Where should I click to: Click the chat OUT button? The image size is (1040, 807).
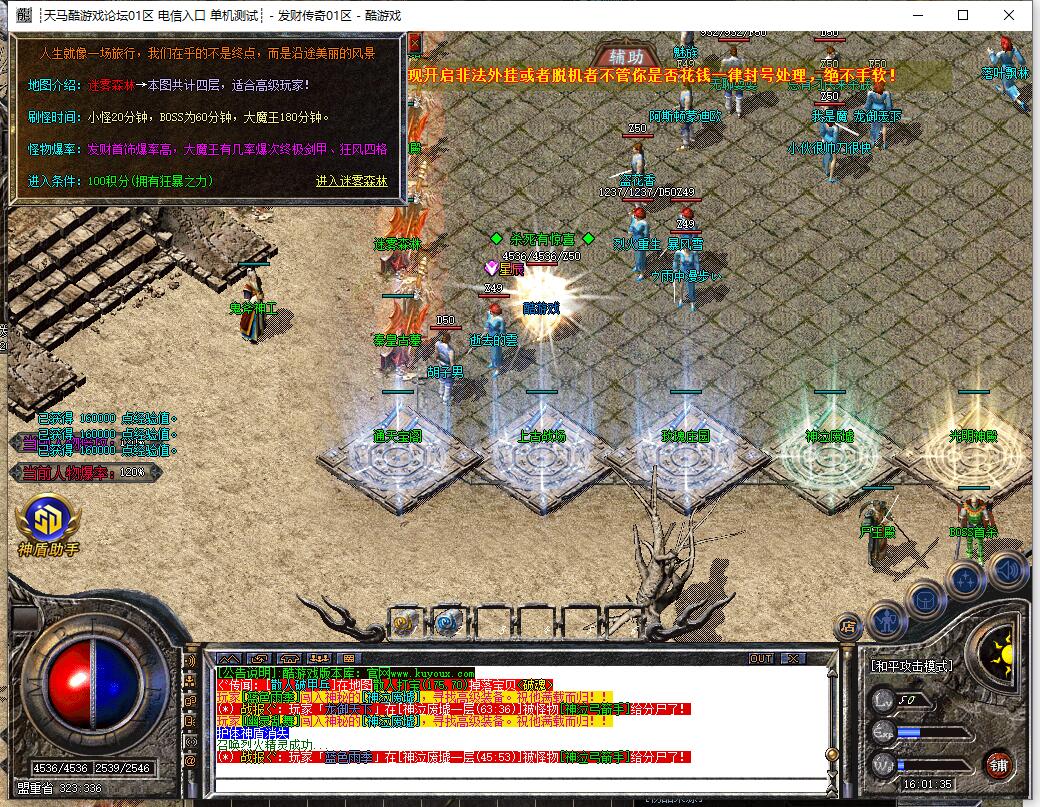(761, 658)
